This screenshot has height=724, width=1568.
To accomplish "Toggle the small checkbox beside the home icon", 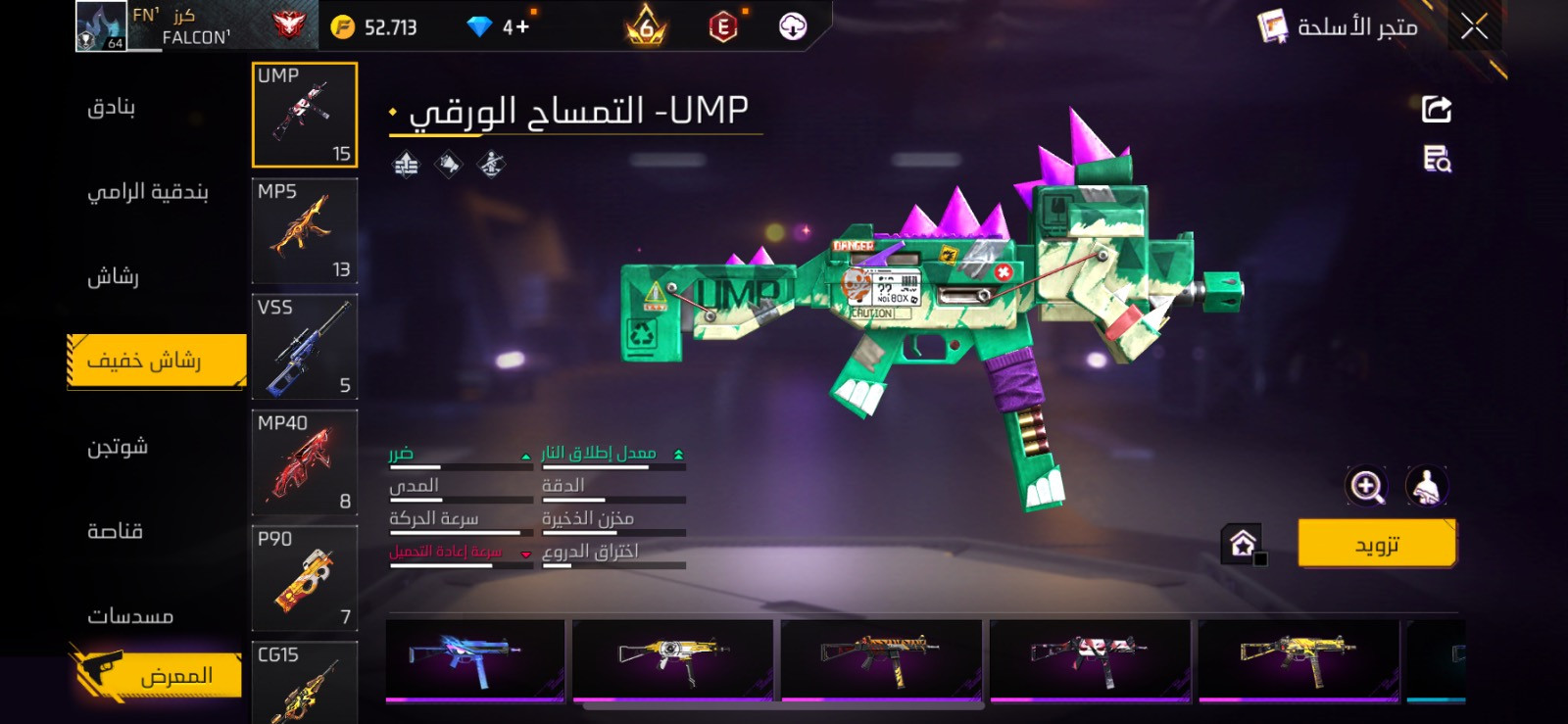I will (x=1264, y=559).
